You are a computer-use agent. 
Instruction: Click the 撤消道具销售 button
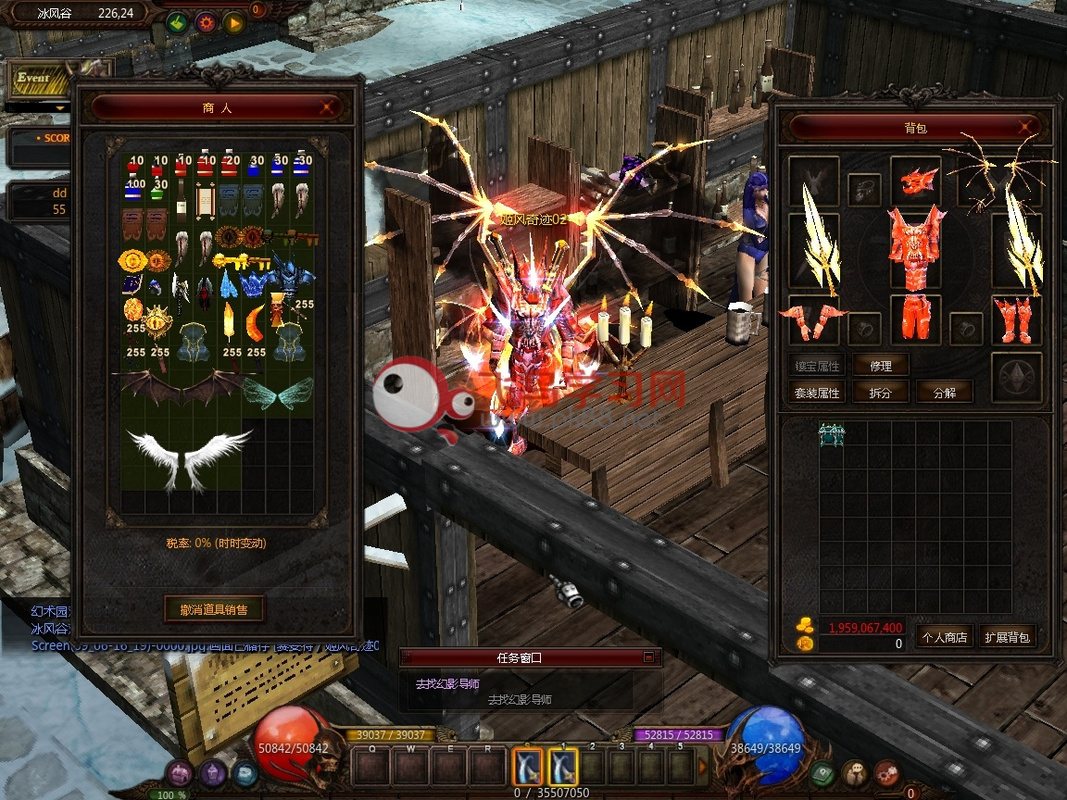click(x=214, y=608)
